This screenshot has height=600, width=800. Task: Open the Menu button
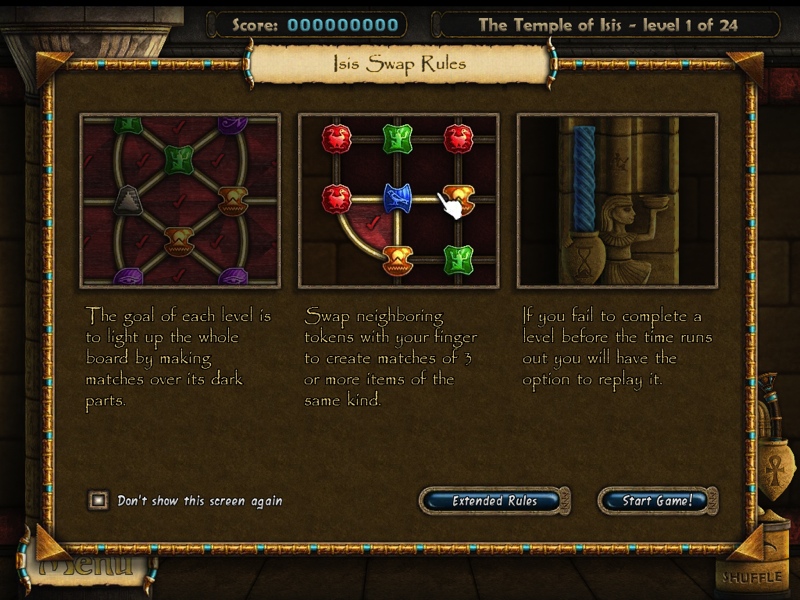[x=85, y=567]
